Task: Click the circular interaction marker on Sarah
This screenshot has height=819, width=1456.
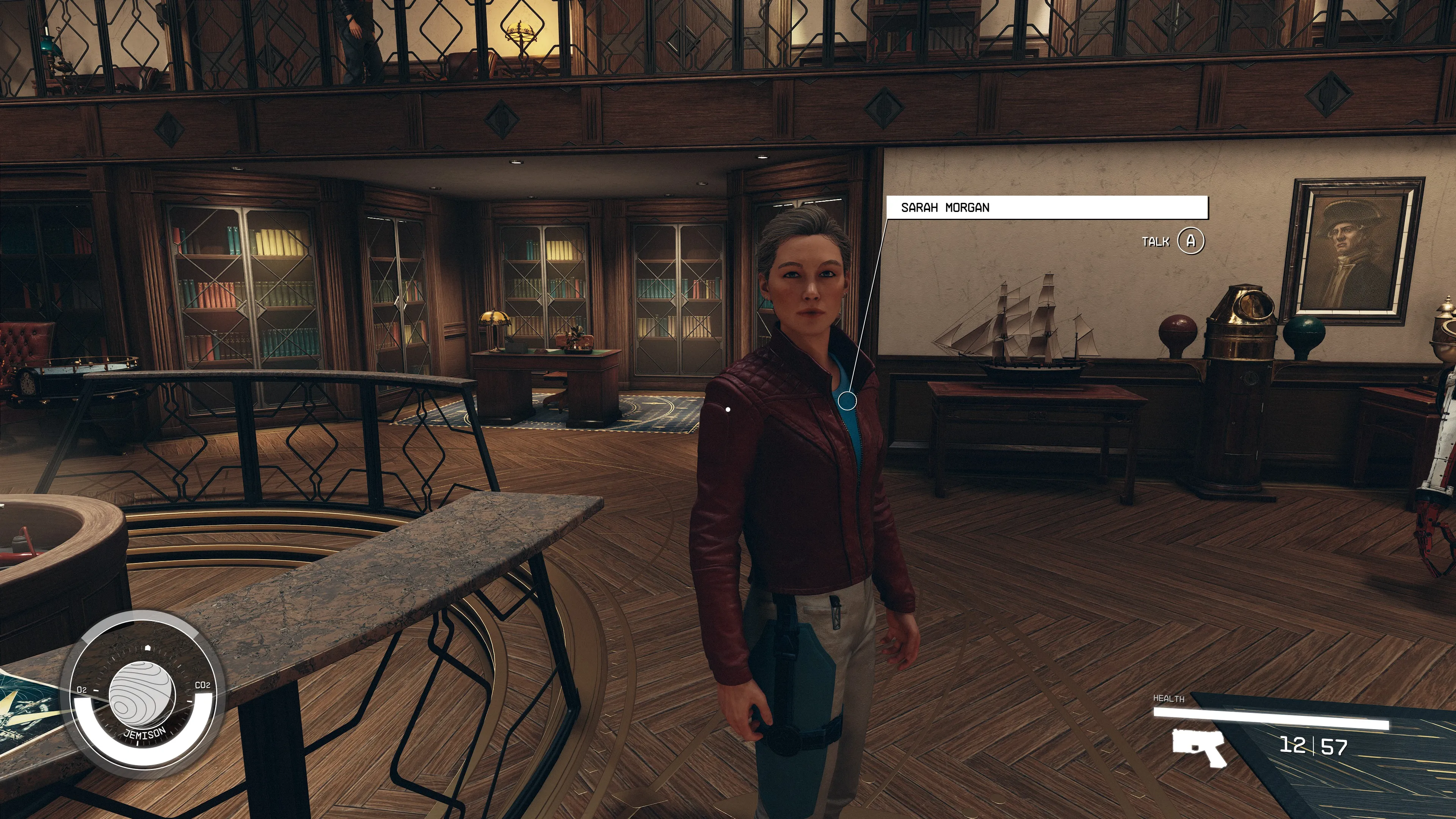Action: pyautogui.click(x=847, y=401)
